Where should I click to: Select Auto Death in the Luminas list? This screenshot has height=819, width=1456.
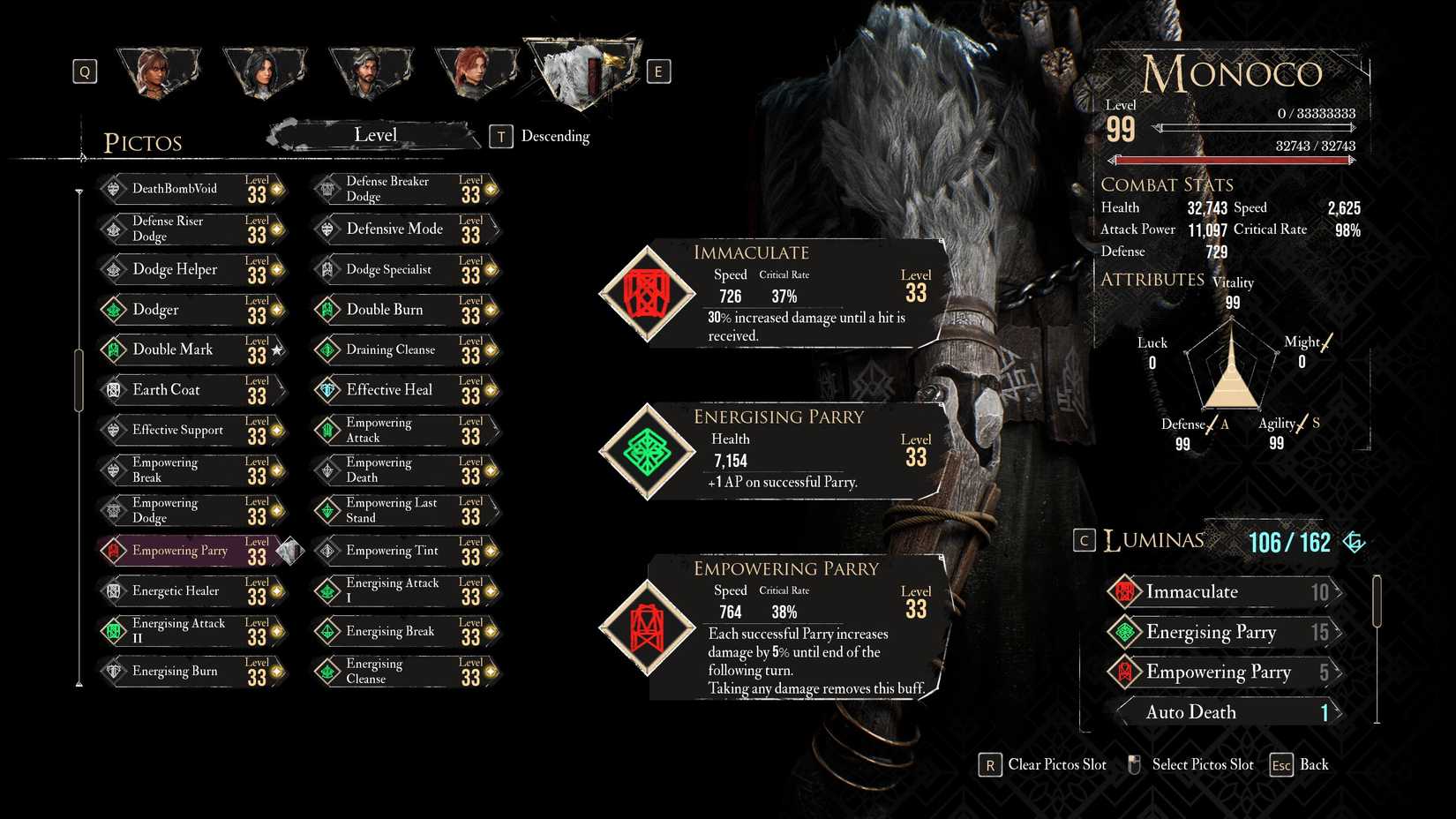1227,712
